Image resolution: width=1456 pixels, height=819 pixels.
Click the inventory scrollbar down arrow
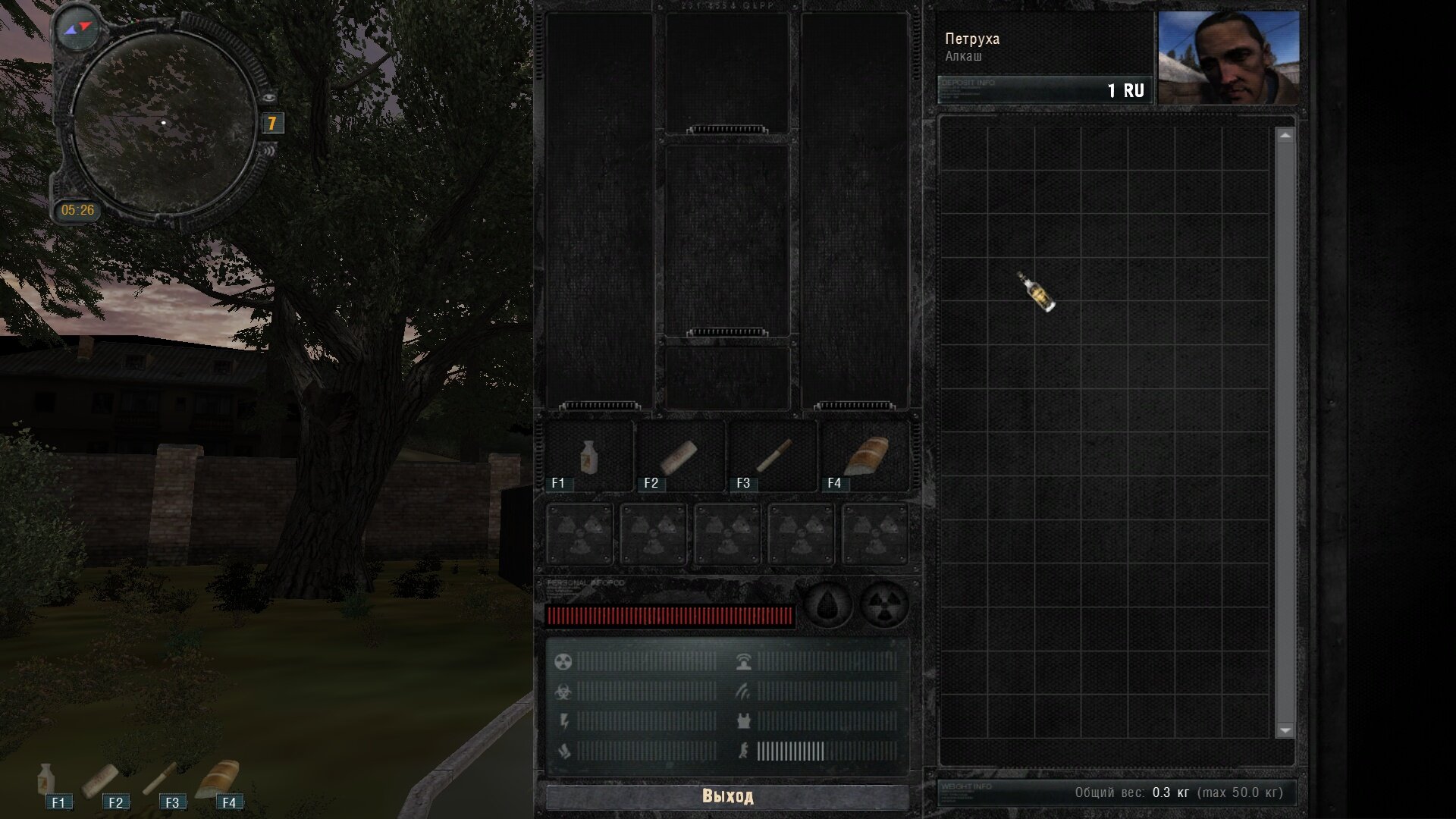1285,730
